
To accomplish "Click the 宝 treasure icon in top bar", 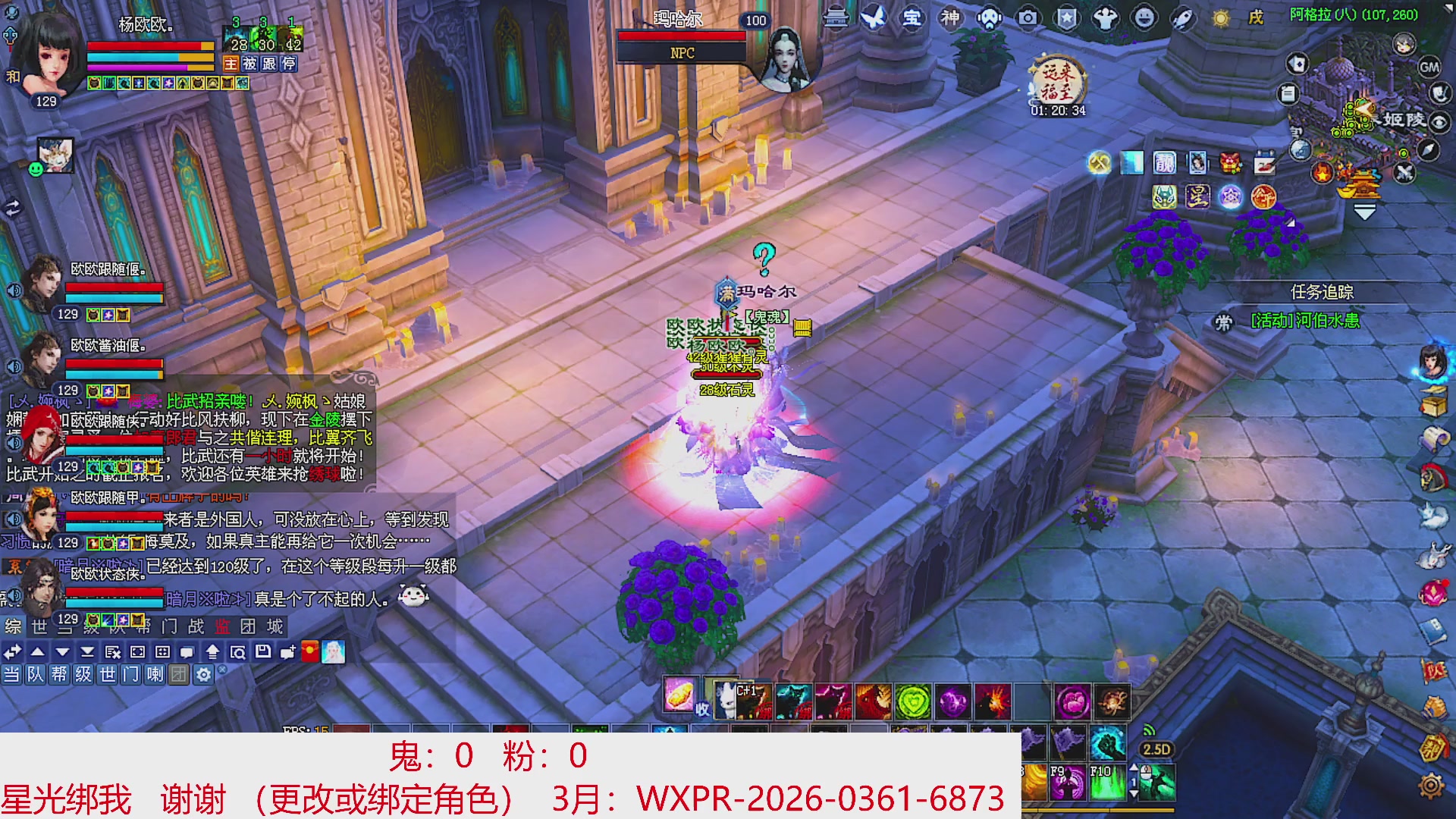I will click(912, 19).
